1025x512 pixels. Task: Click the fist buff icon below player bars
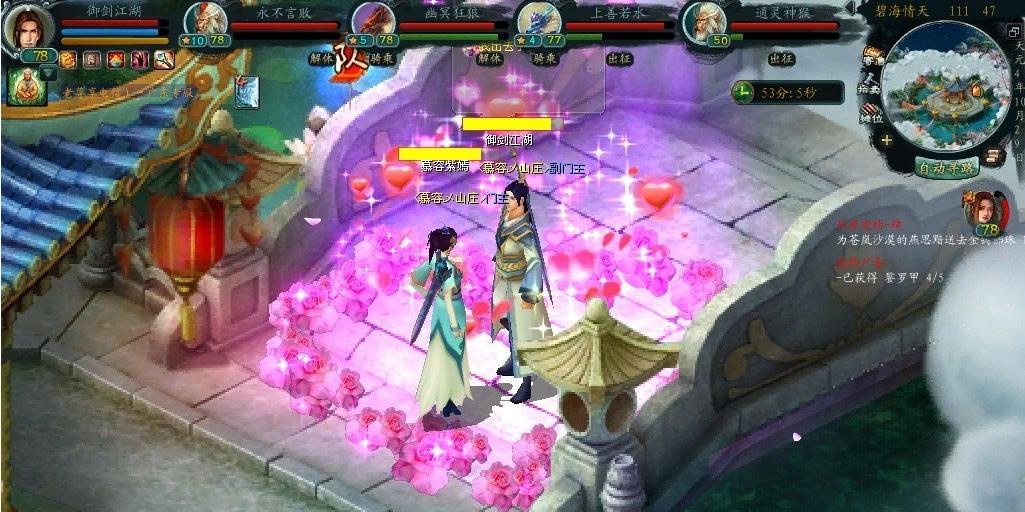(x=68, y=60)
